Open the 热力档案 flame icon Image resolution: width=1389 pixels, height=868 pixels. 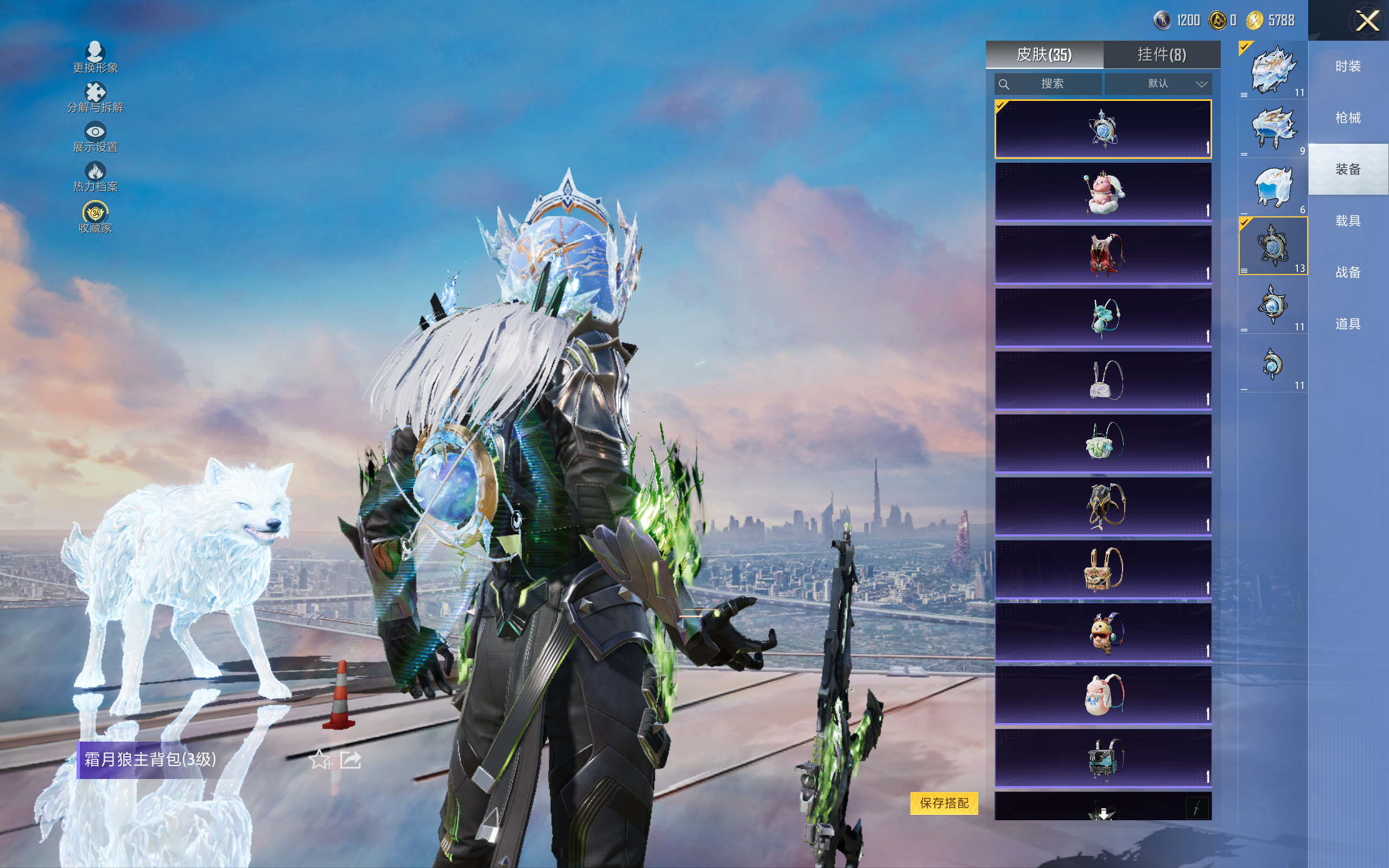pos(95,177)
